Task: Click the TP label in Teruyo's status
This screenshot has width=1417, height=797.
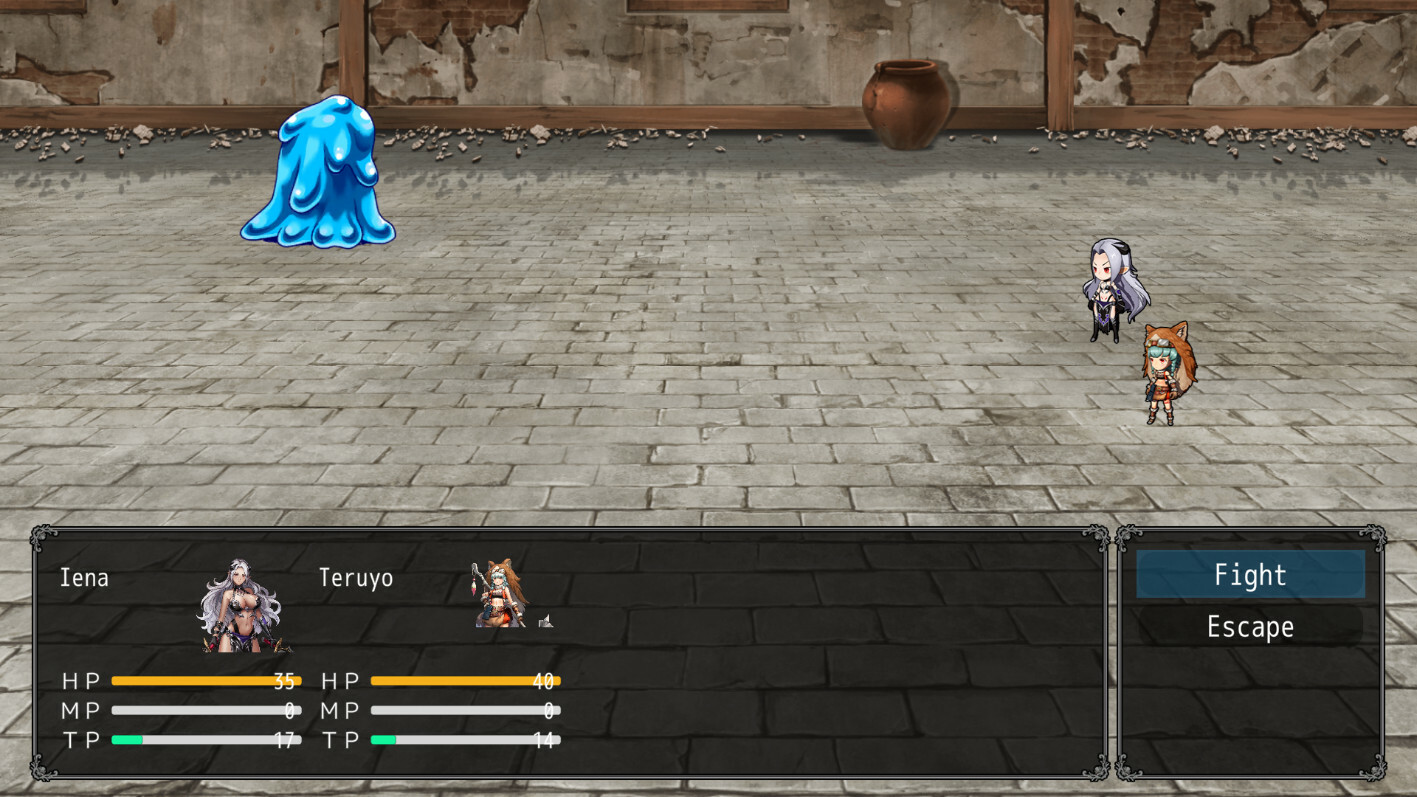Action: [x=340, y=740]
